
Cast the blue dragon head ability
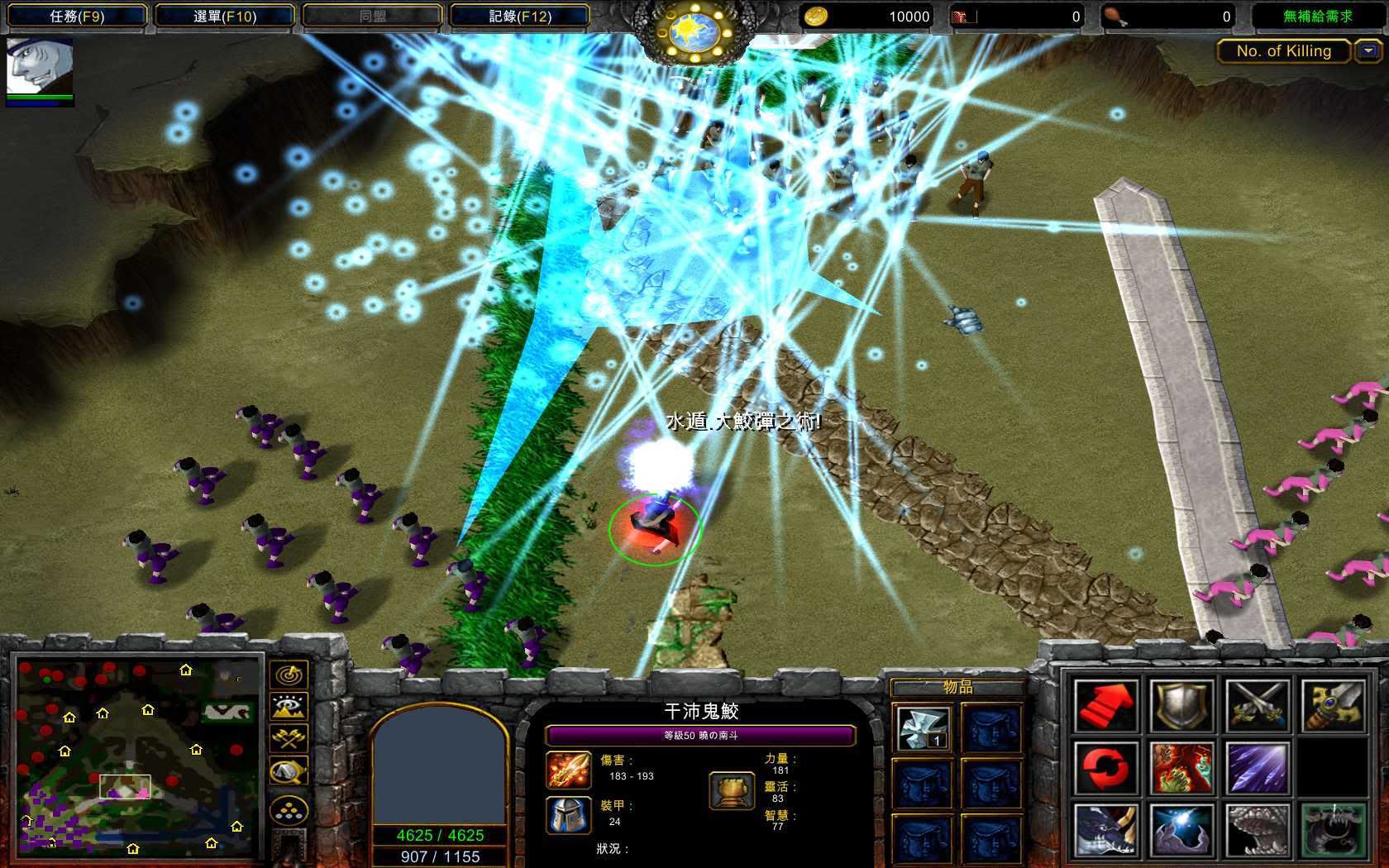[1107, 830]
